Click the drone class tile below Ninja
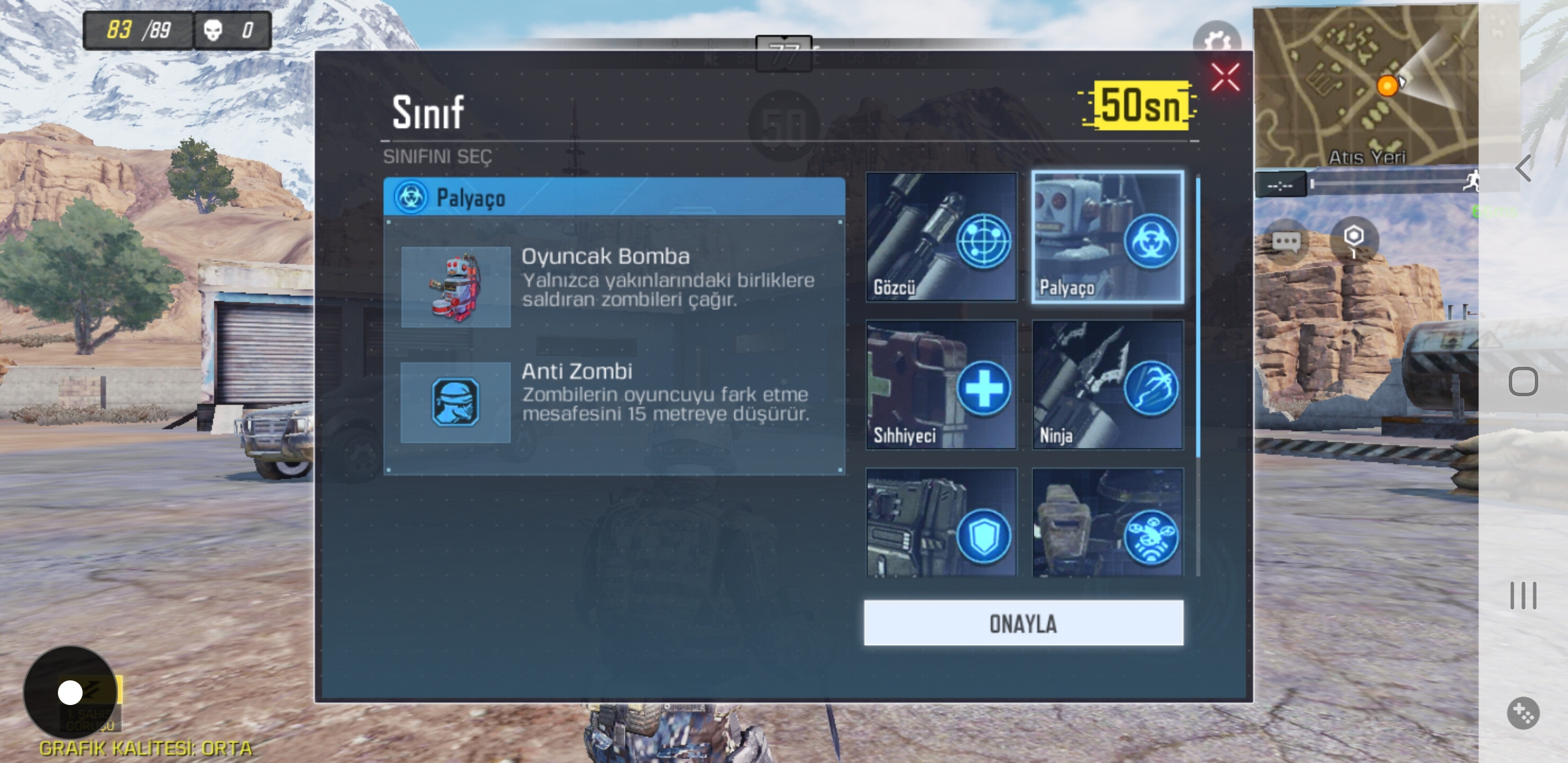This screenshot has width=1568, height=763. [1107, 530]
